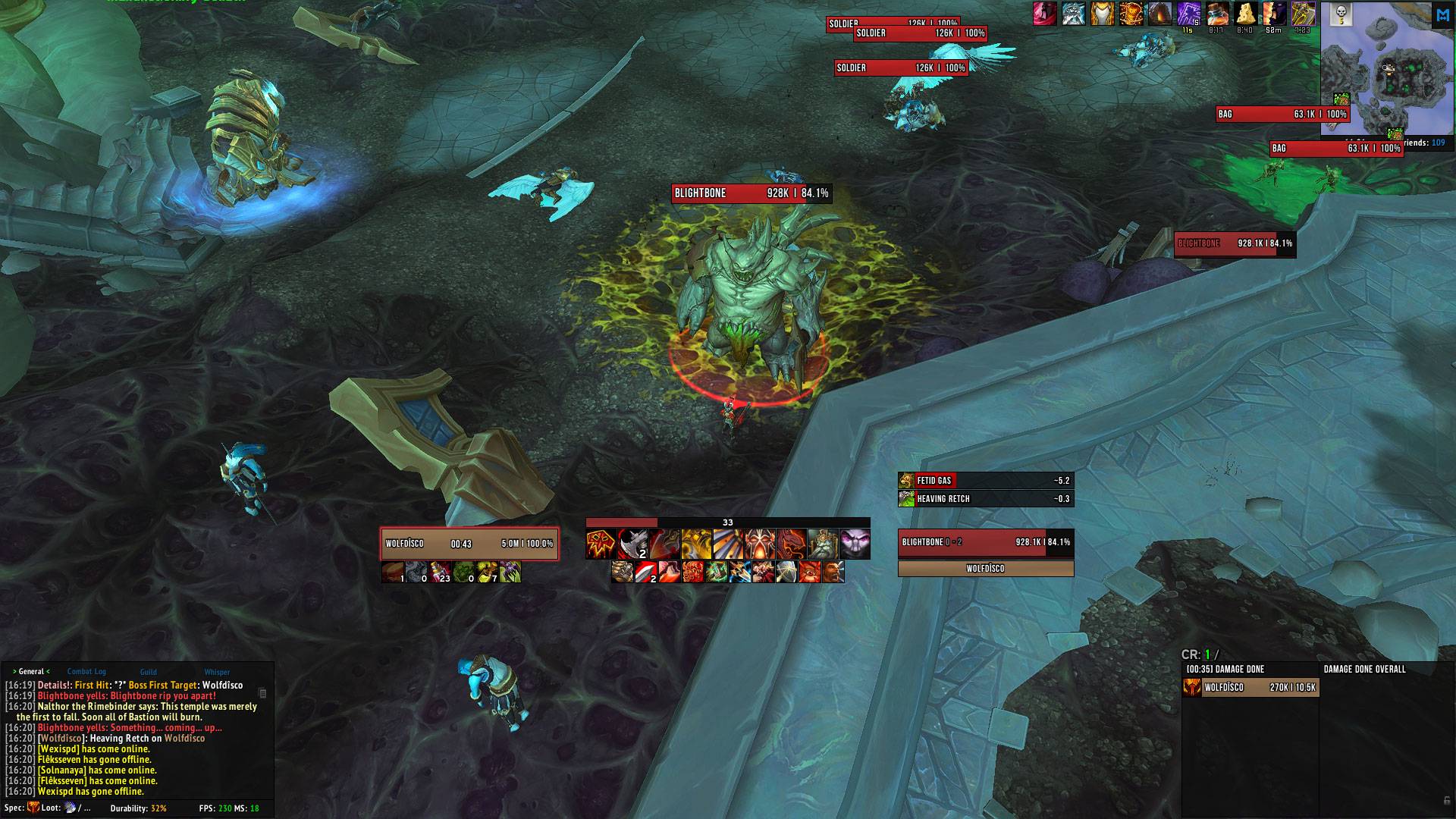1456x819 pixels.
Task: Click the Wolfdîsco row in damage meter
Action: pos(1251,688)
